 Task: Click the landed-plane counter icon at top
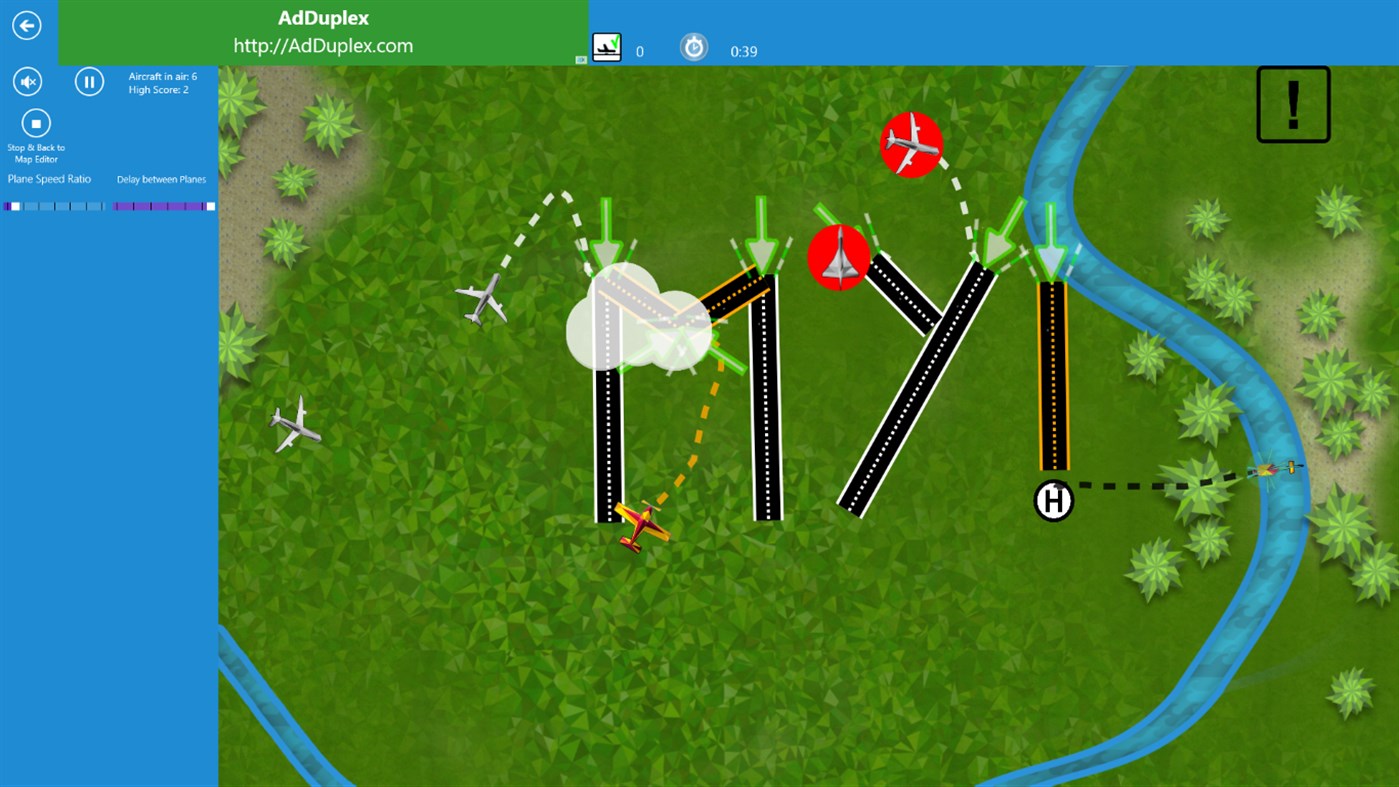pos(607,46)
